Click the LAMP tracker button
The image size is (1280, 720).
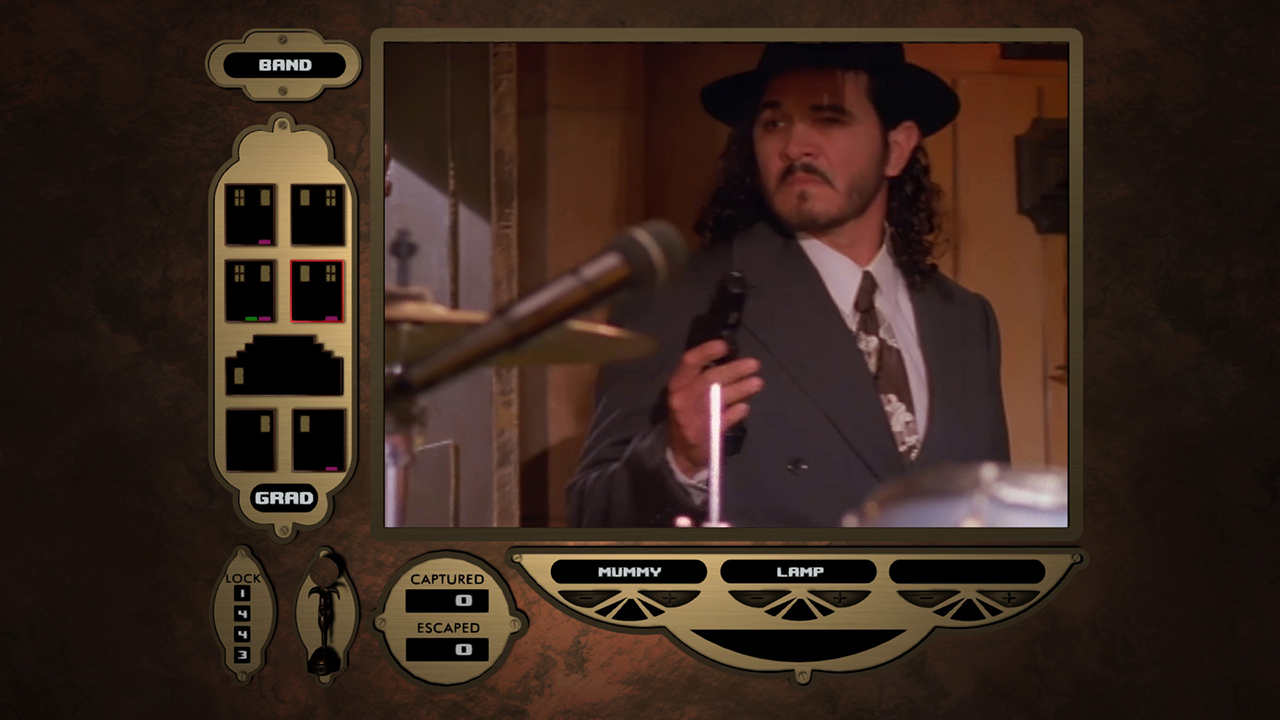click(798, 572)
